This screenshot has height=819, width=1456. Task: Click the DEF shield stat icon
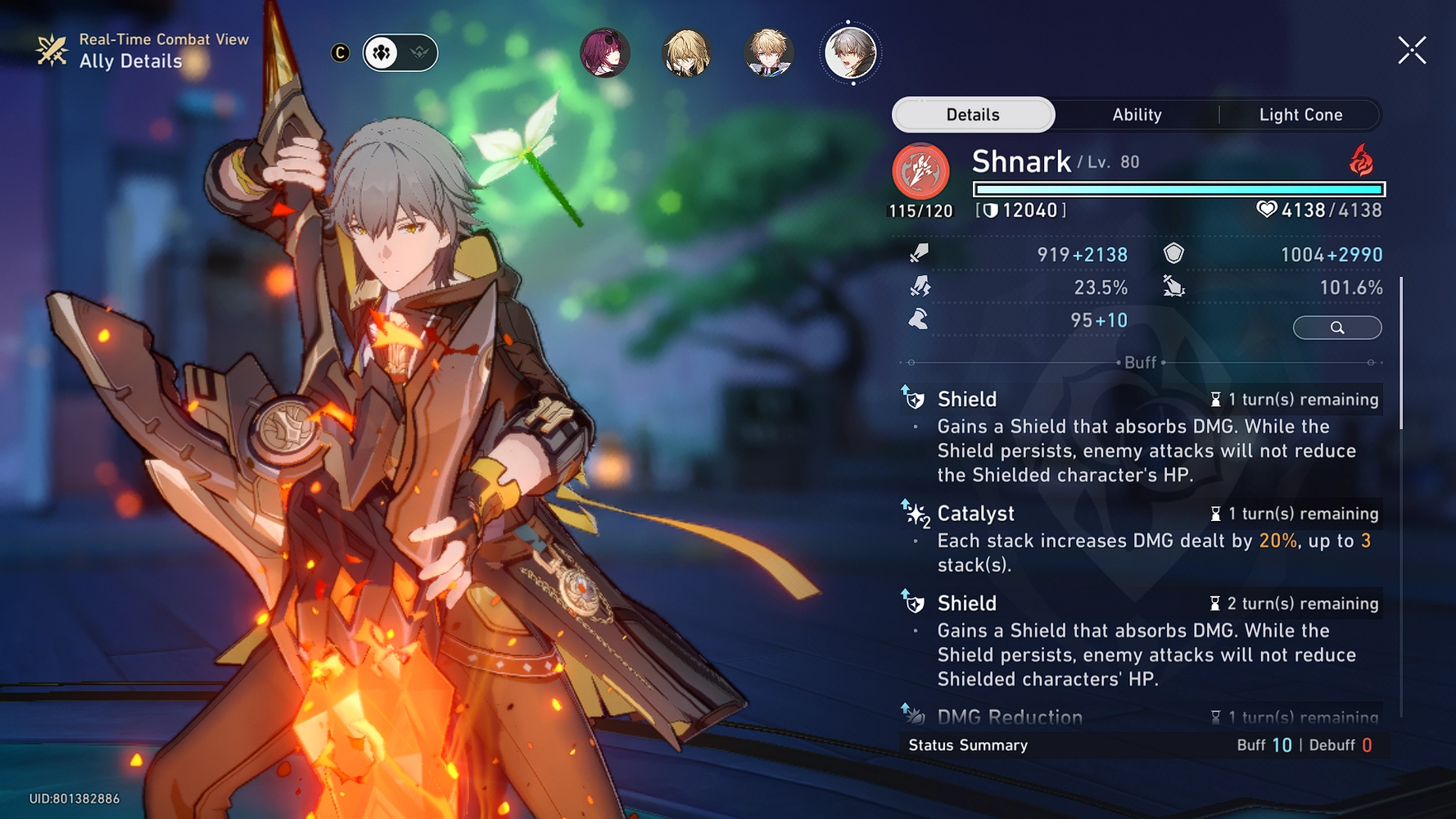point(1173,255)
